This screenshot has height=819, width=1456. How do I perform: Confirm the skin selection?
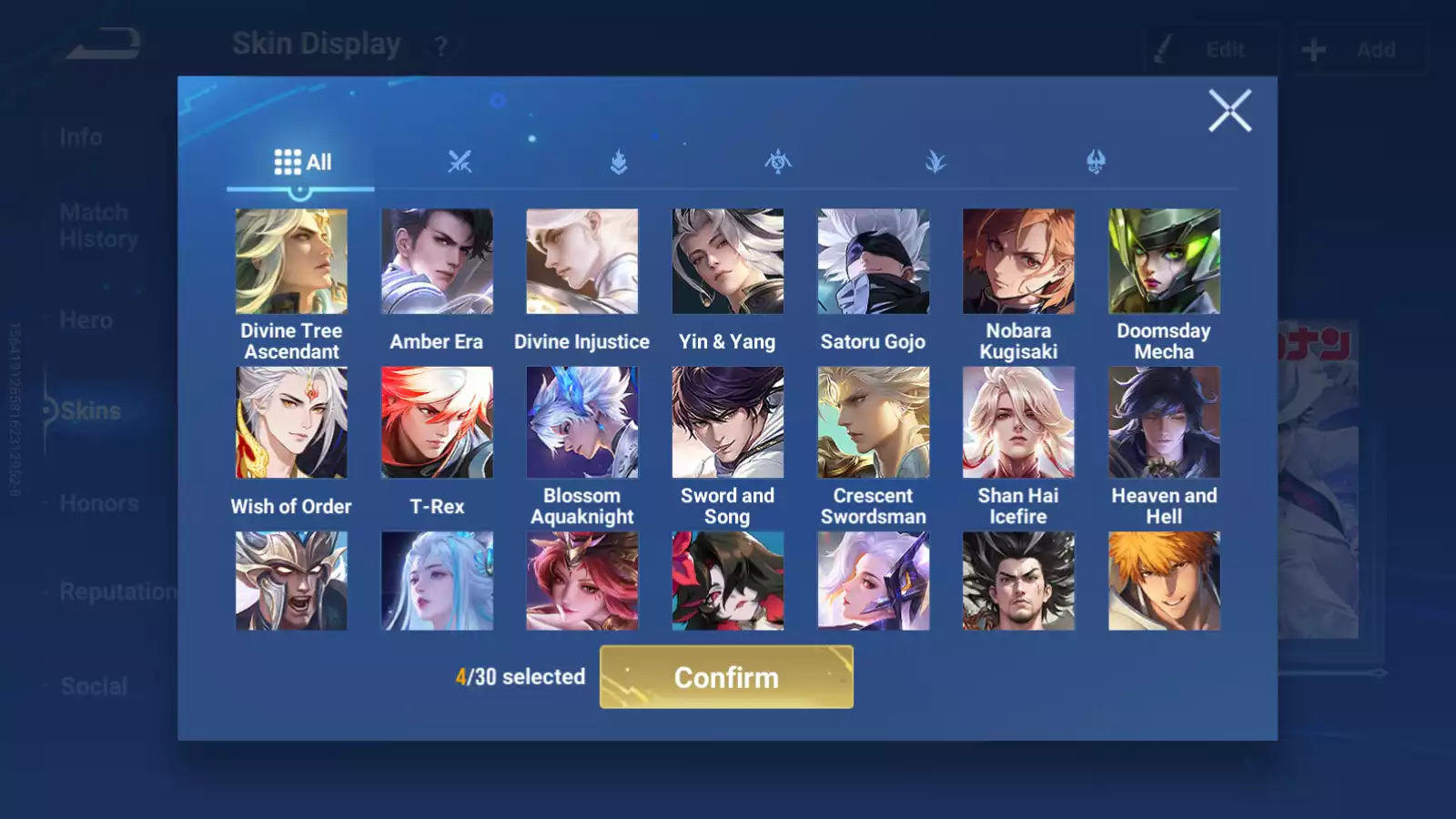pyautogui.click(x=726, y=677)
